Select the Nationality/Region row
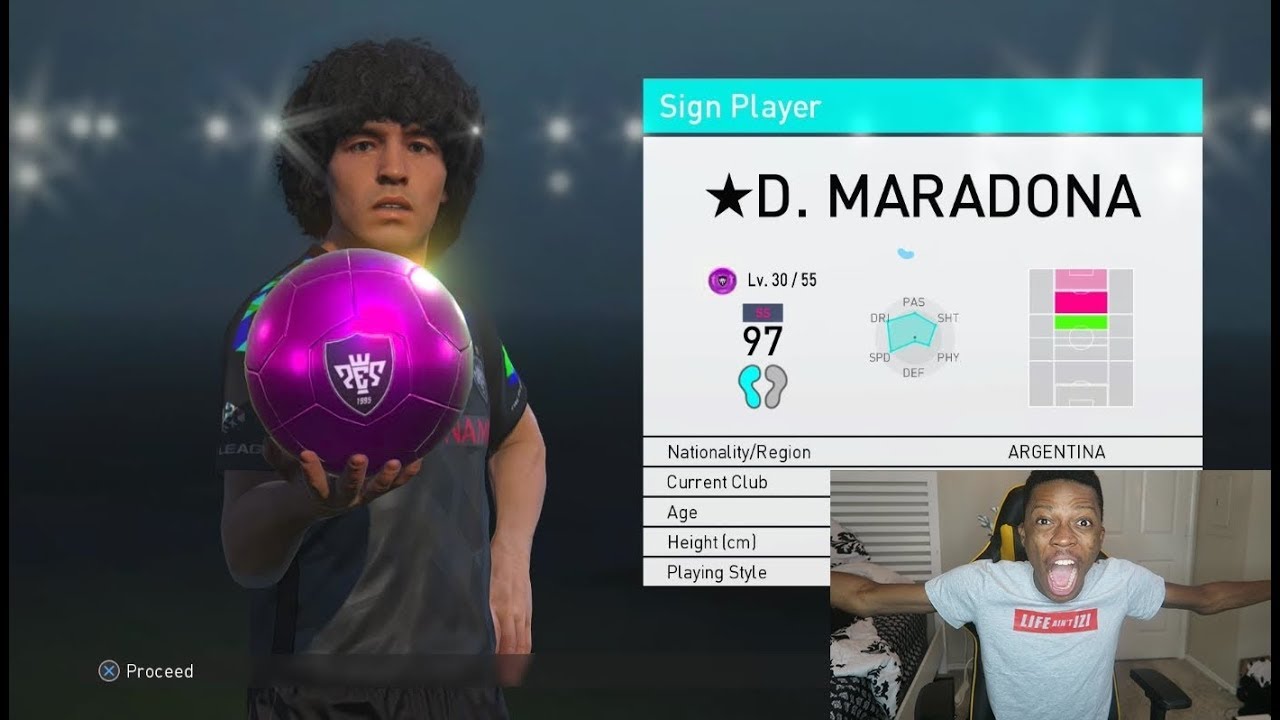1280x720 pixels. click(738, 452)
